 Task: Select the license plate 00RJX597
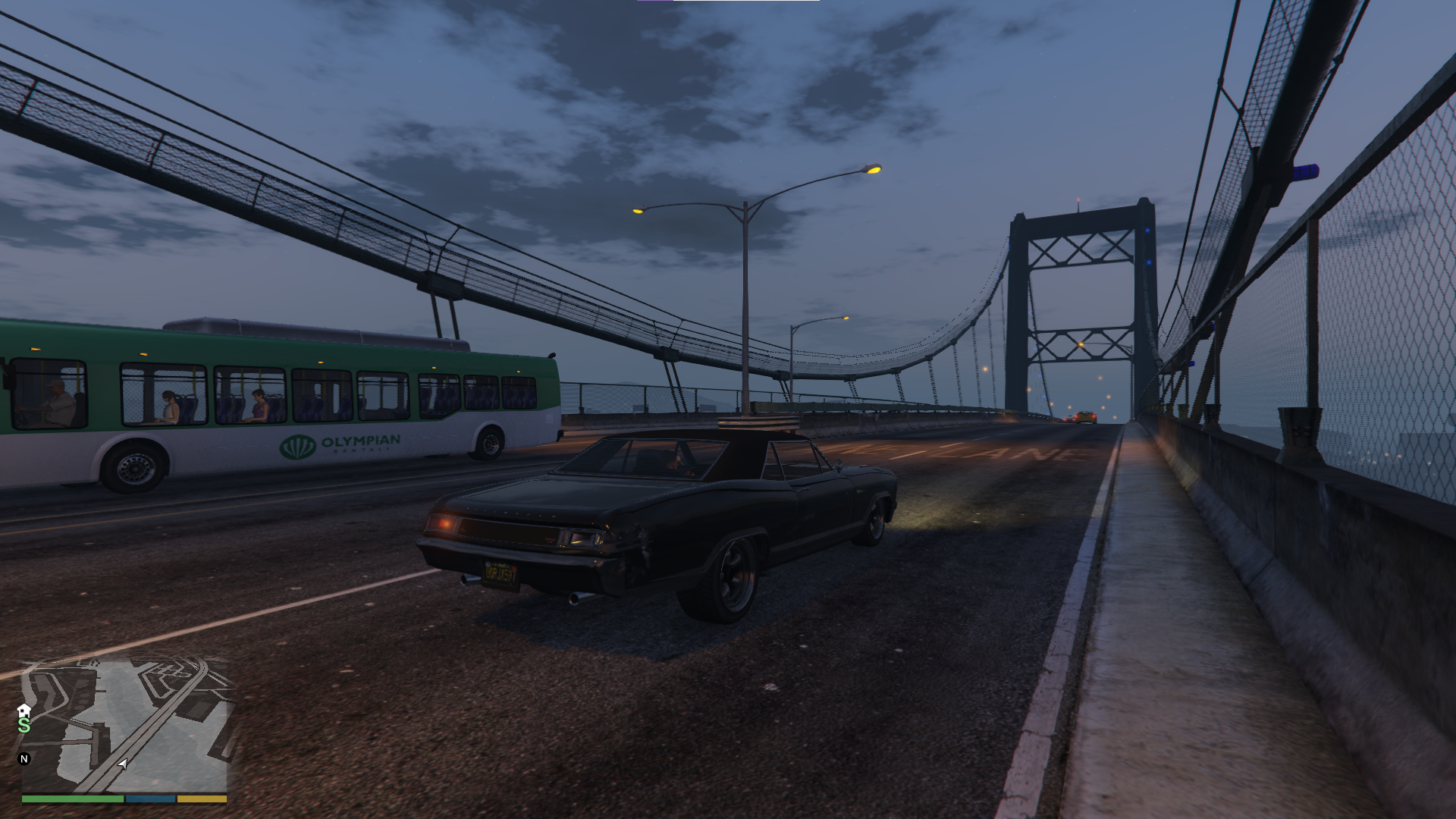[x=500, y=576]
